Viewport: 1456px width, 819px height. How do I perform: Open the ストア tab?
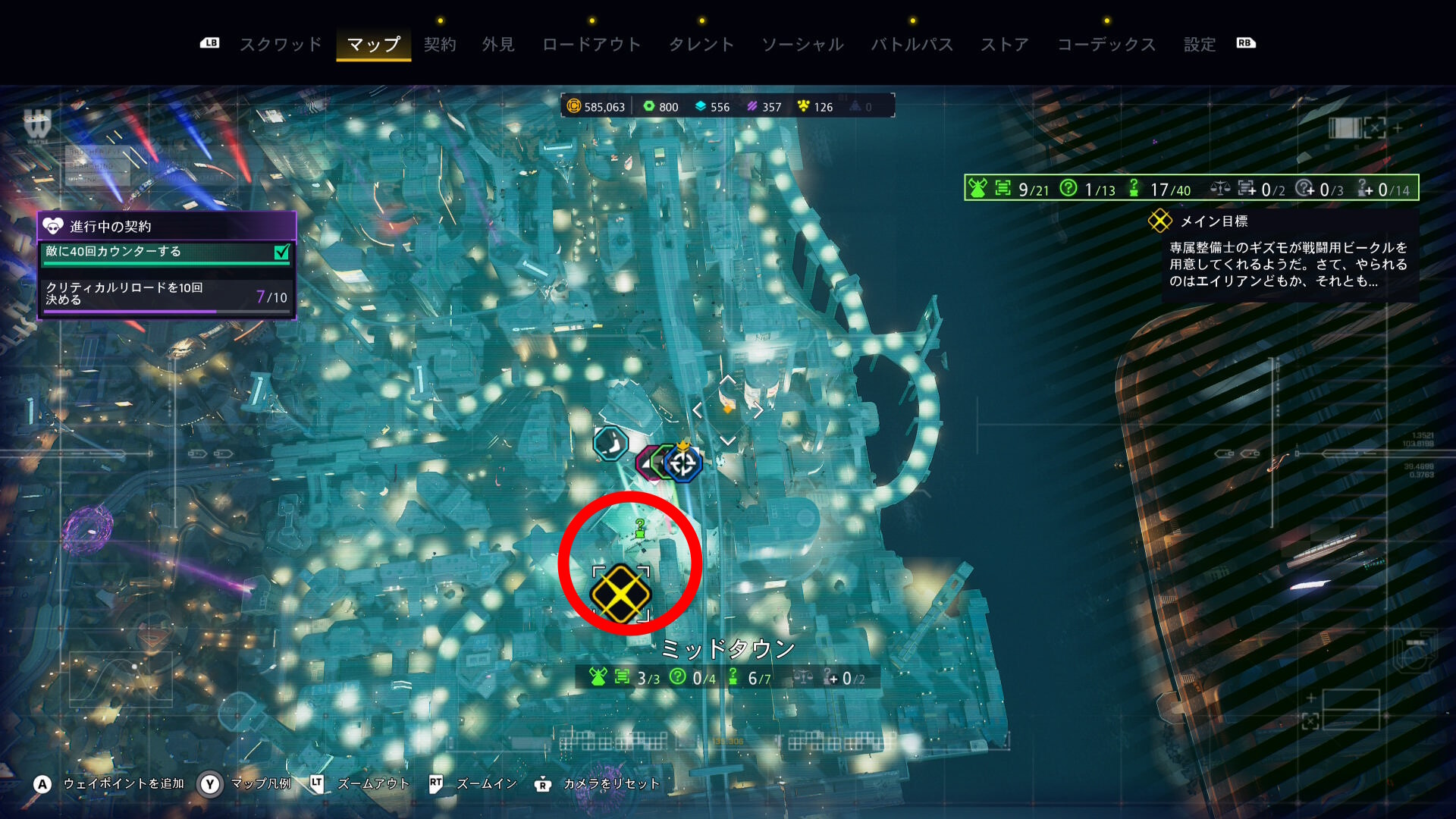click(1005, 45)
